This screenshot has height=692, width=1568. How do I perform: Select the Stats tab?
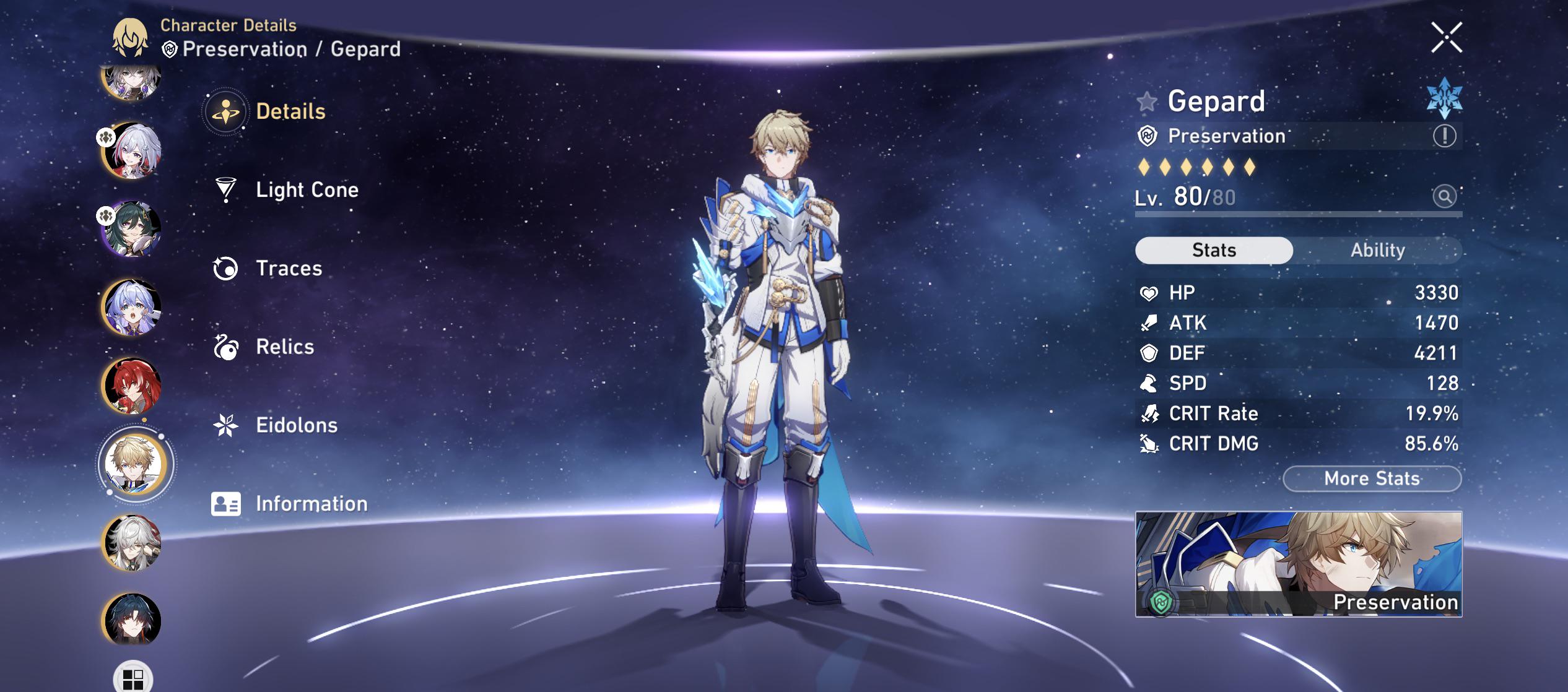click(x=1214, y=250)
